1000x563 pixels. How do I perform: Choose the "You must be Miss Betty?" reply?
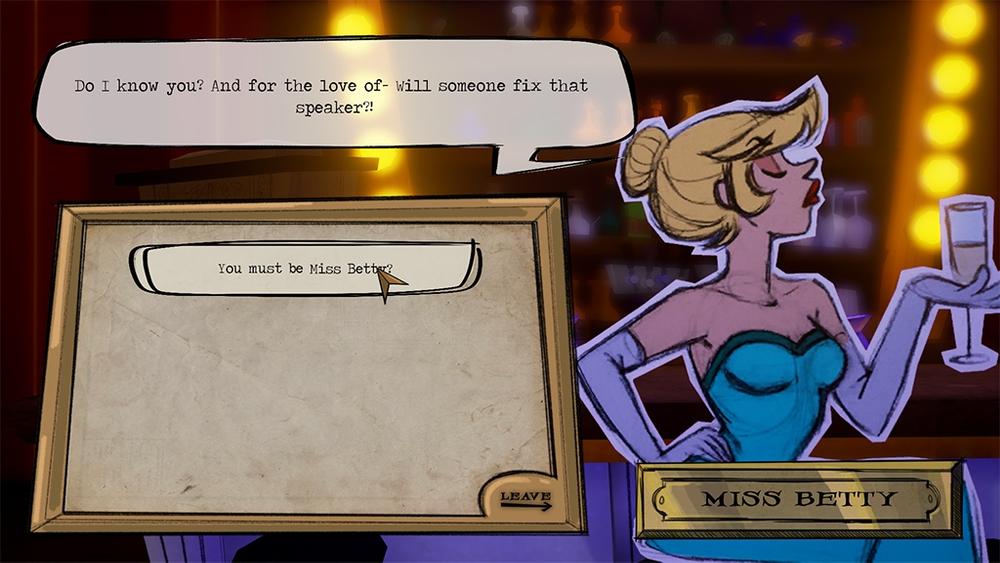305,268
